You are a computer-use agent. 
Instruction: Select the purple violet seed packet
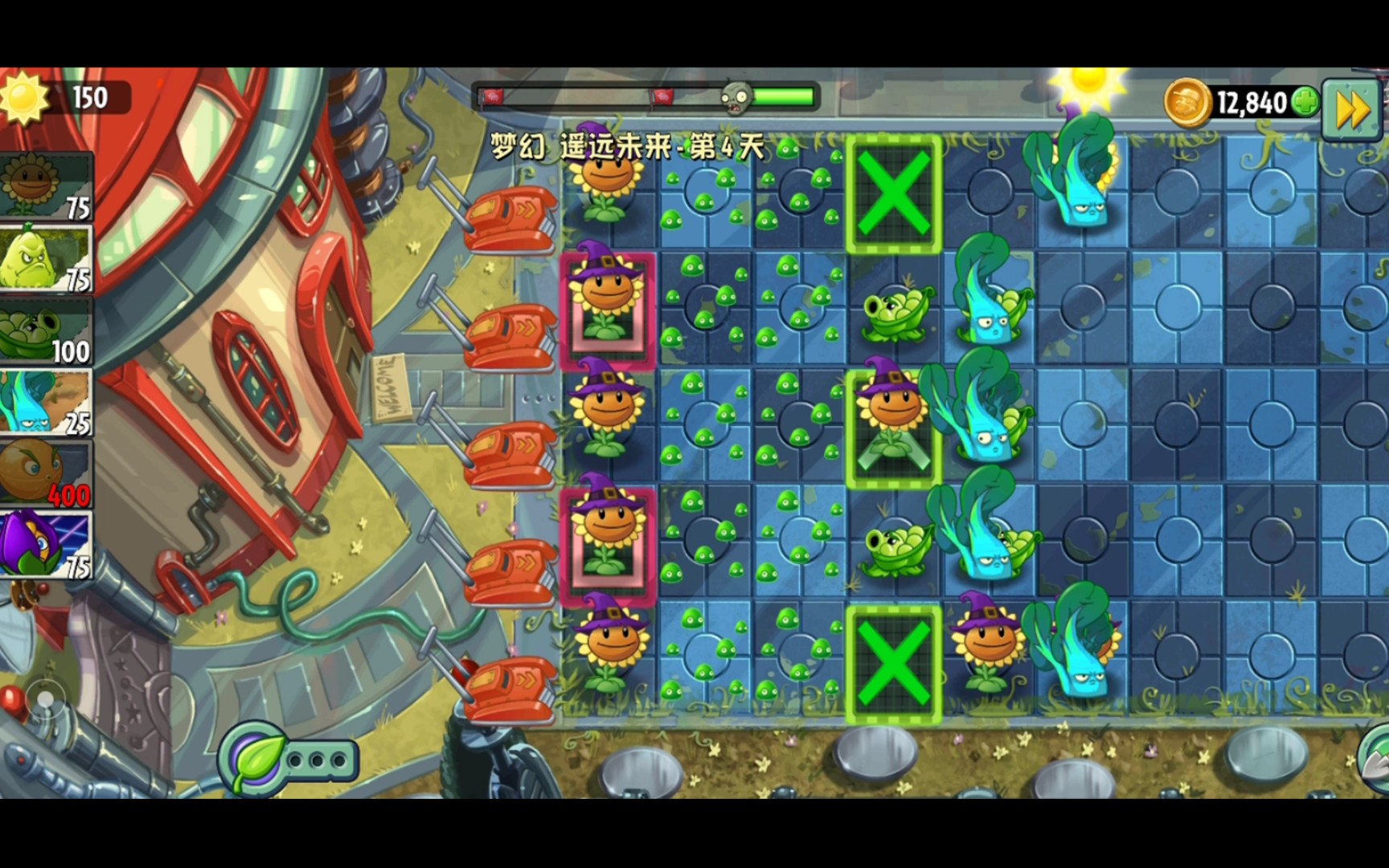pos(46,545)
